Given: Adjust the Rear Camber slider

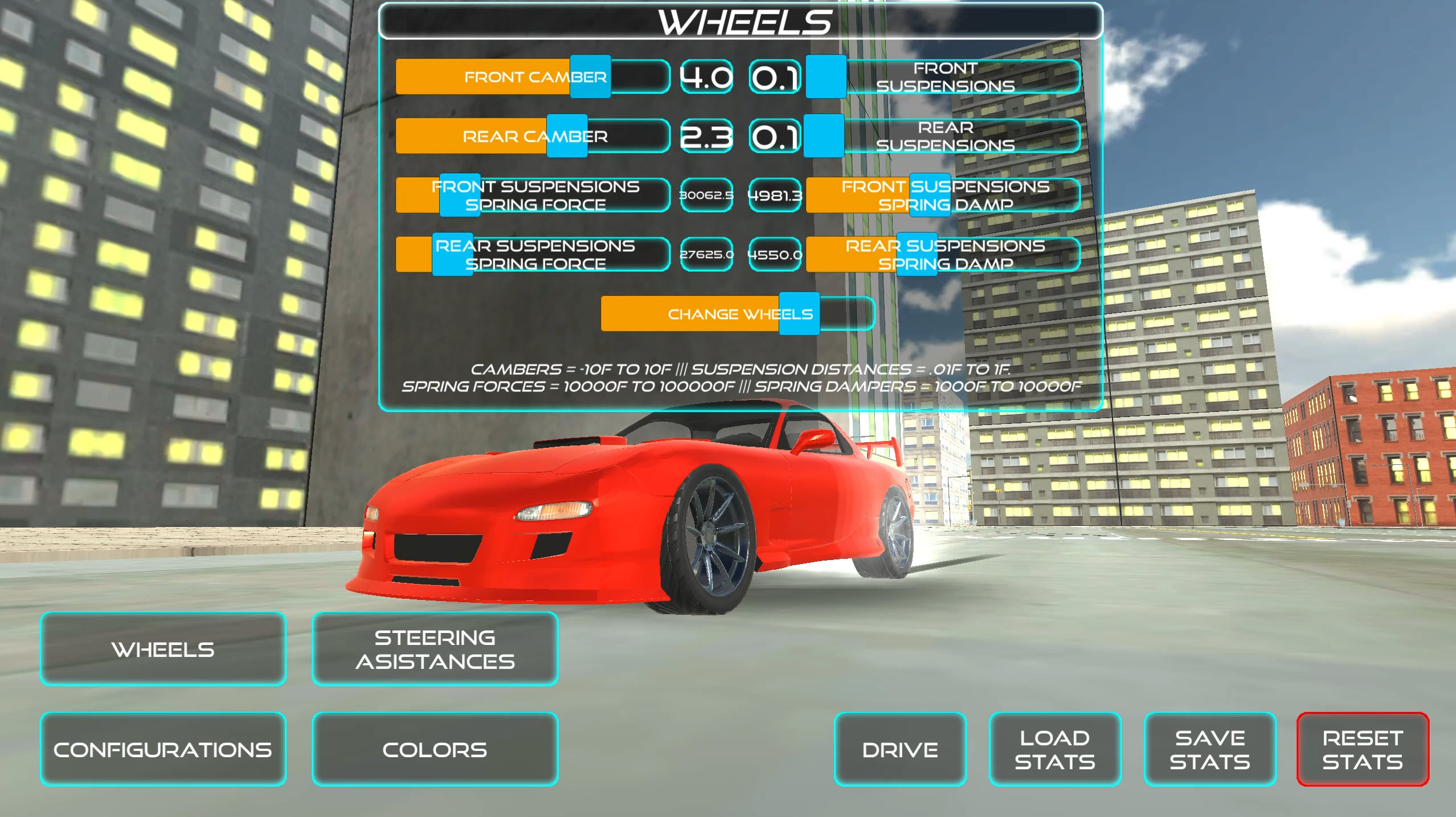Looking at the screenshot, I should 566,137.
